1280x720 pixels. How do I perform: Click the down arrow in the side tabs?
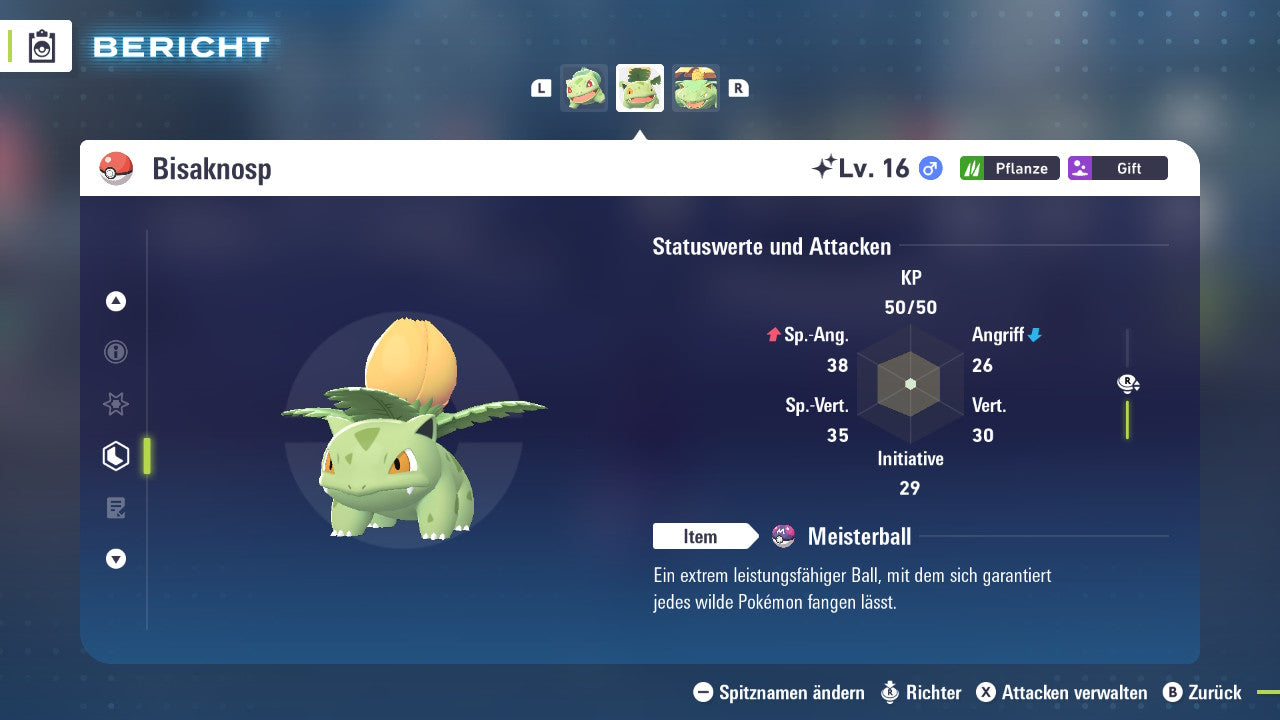[x=116, y=560]
